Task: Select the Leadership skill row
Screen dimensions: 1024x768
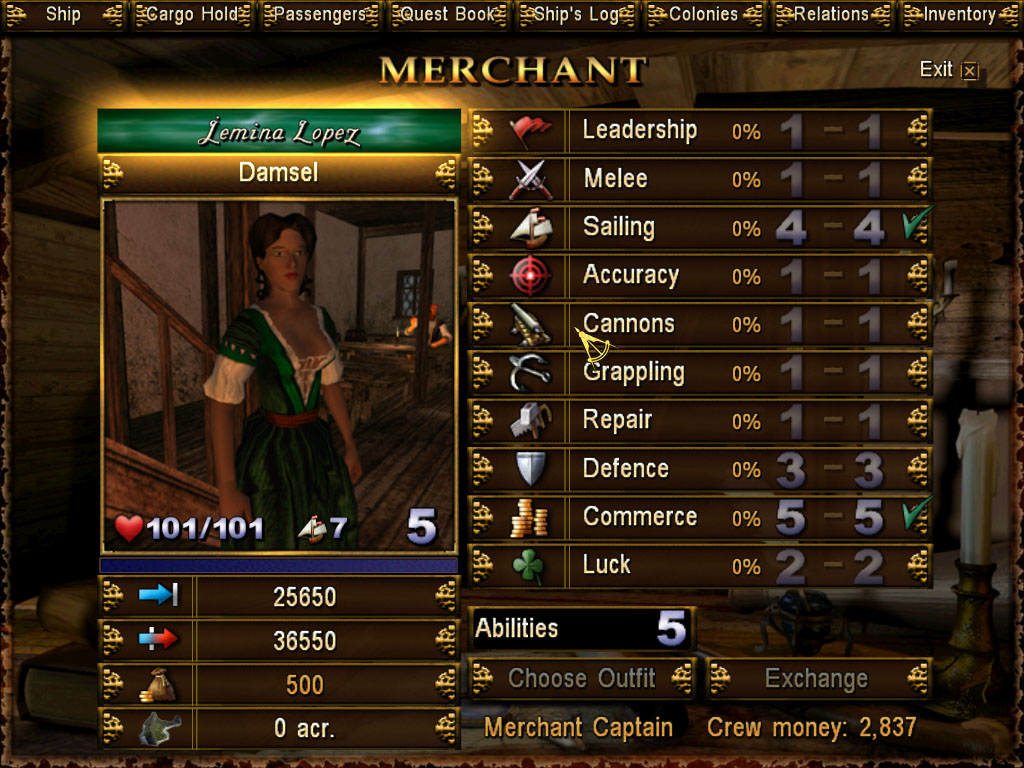Action: [700, 131]
